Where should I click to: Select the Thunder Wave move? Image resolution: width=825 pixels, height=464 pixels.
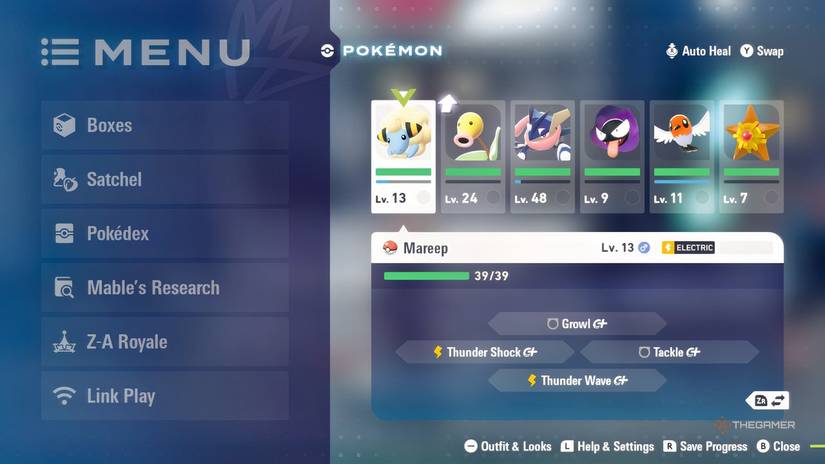[x=577, y=381]
